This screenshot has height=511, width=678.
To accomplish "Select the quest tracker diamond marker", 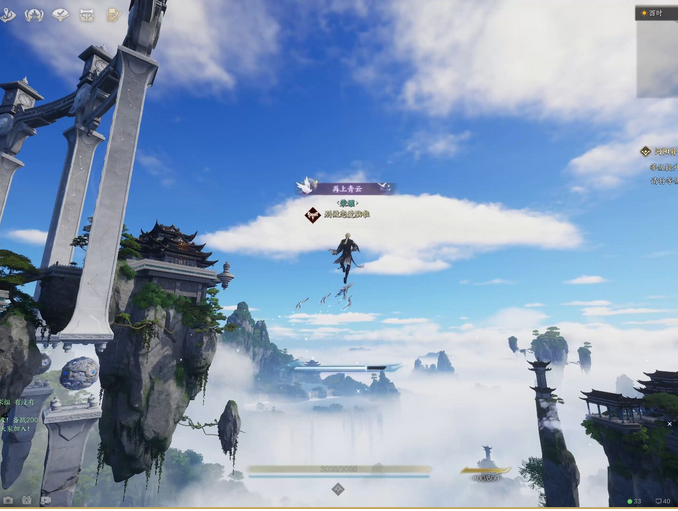I will coord(646,152).
